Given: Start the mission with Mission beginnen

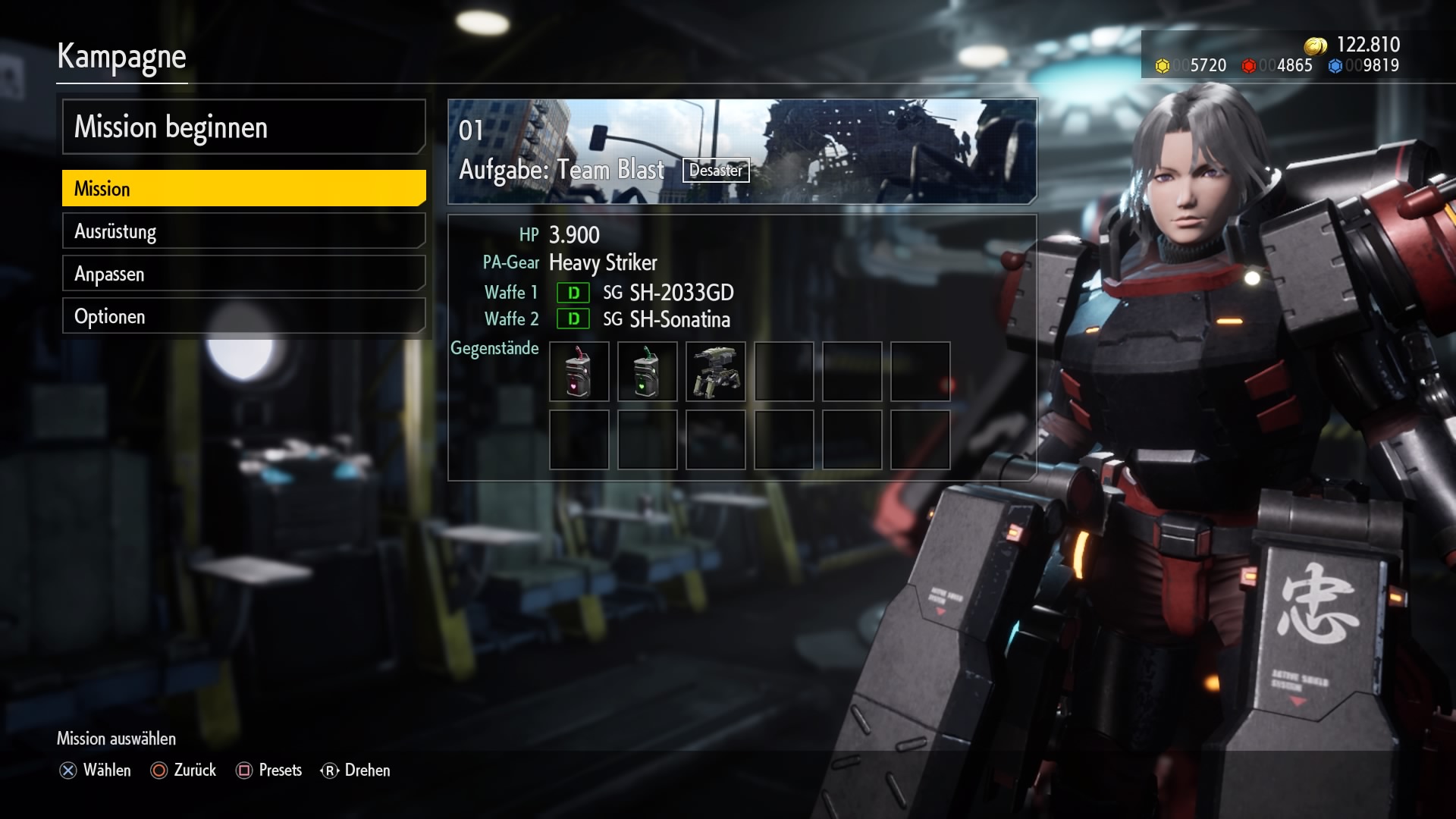Looking at the screenshot, I should tap(243, 127).
